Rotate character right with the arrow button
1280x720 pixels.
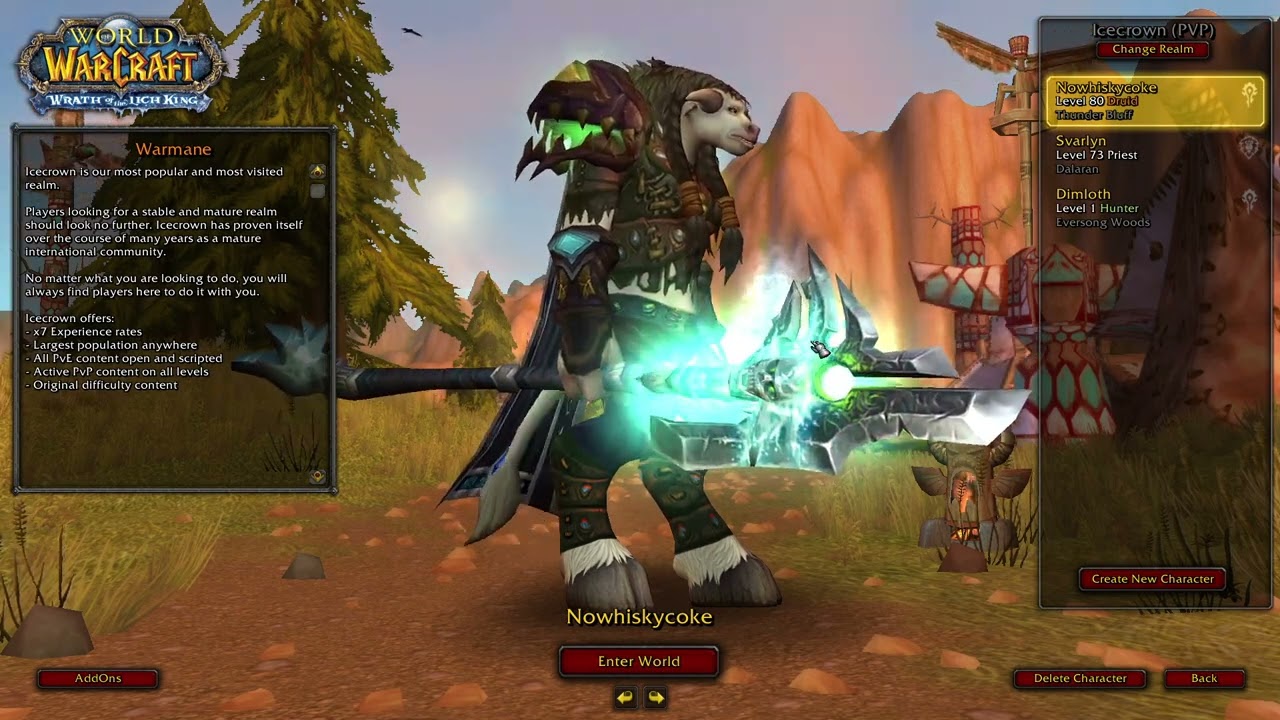(656, 697)
